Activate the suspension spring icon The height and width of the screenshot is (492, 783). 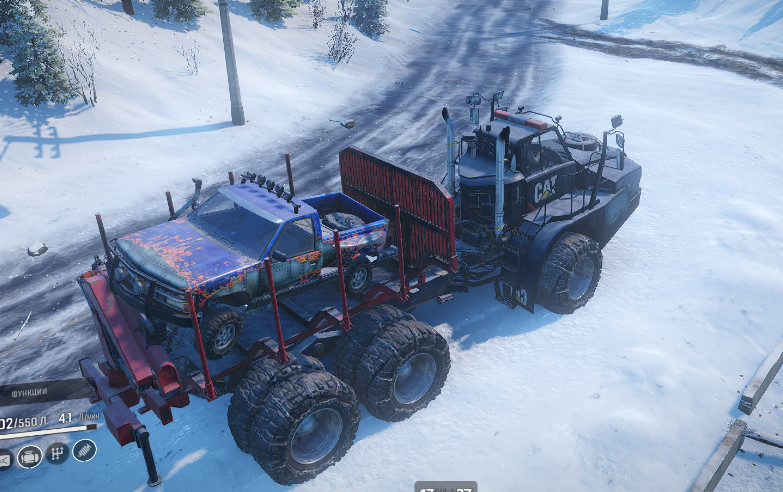click(85, 450)
